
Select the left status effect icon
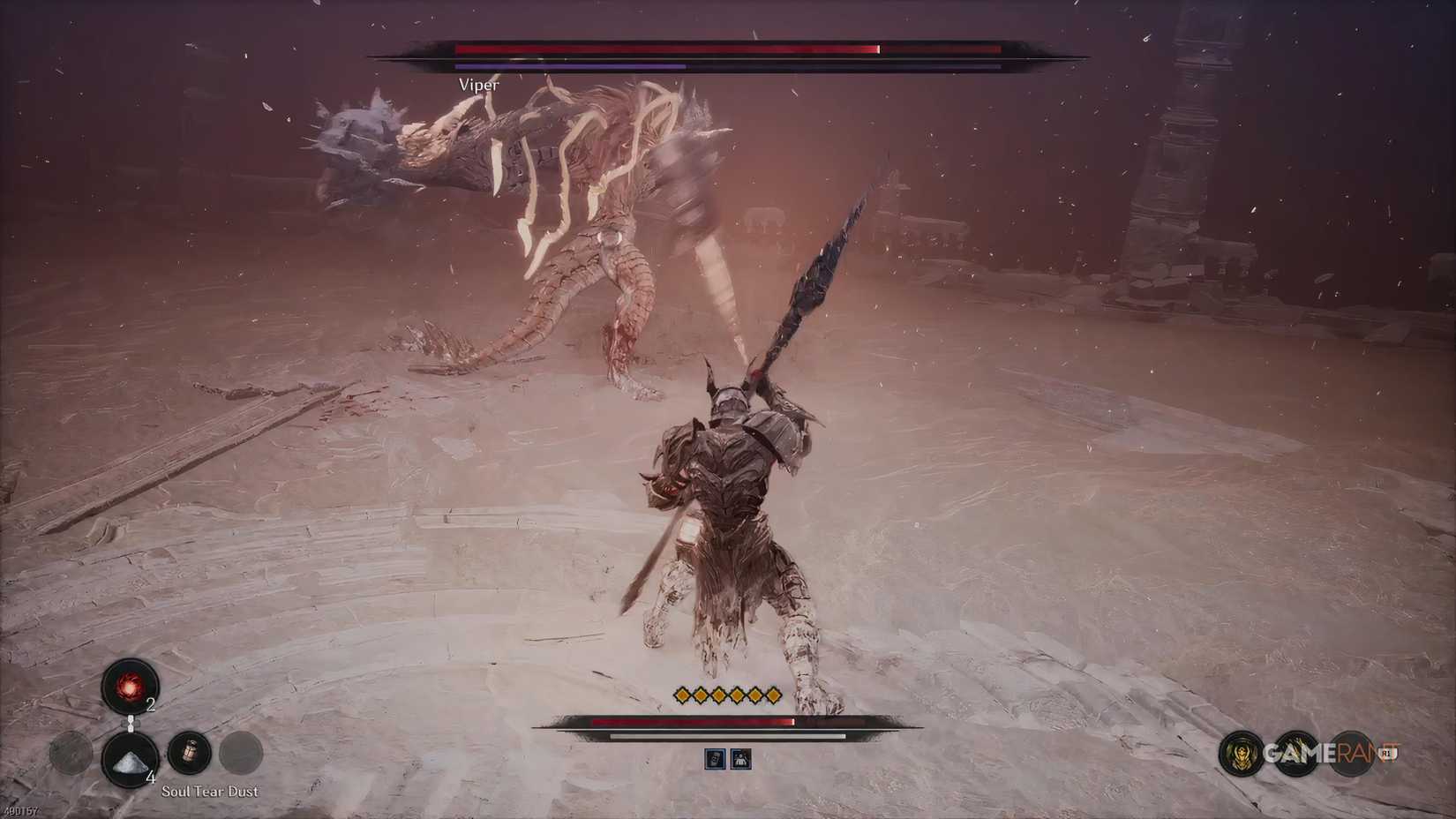click(716, 759)
